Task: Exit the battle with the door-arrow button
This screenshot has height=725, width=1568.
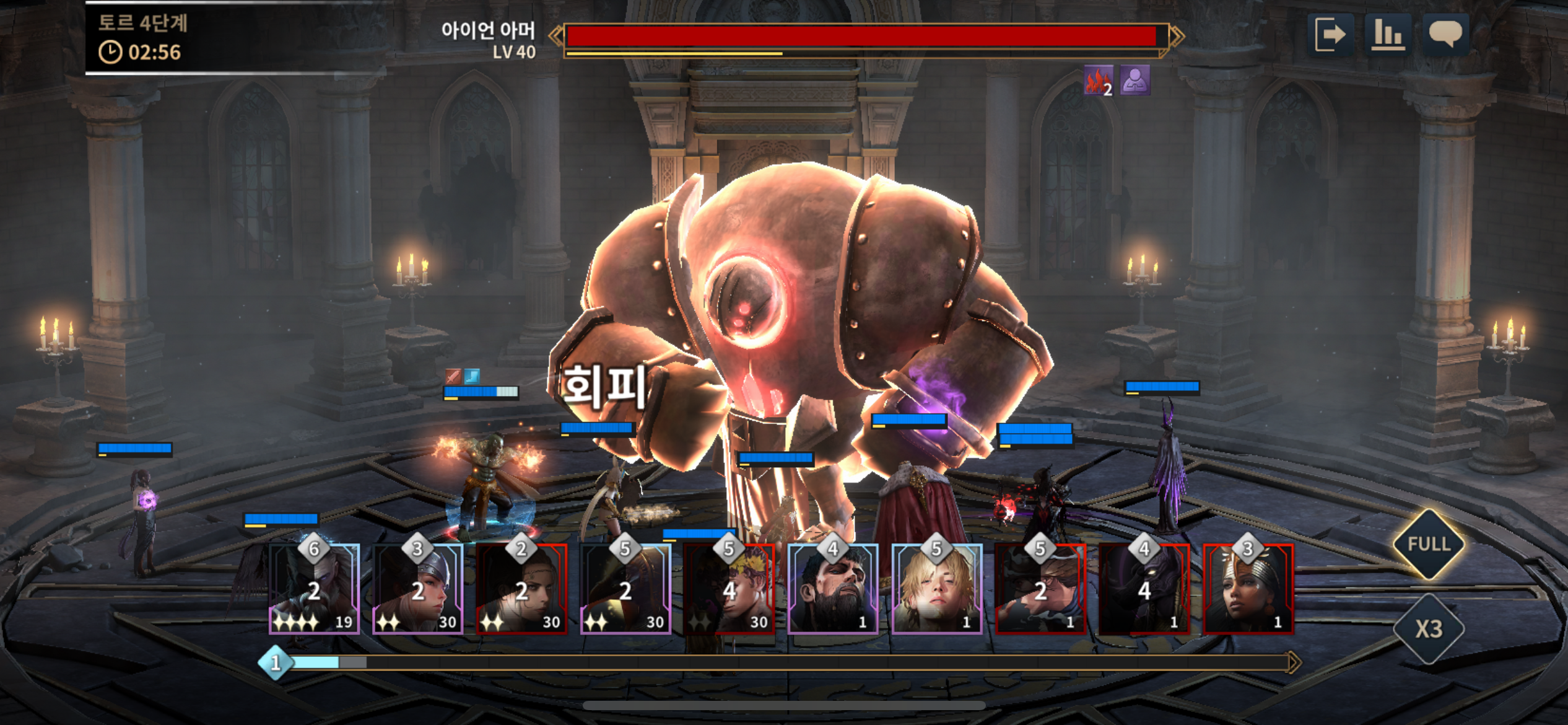Action: pyautogui.click(x=1330, y=34)
